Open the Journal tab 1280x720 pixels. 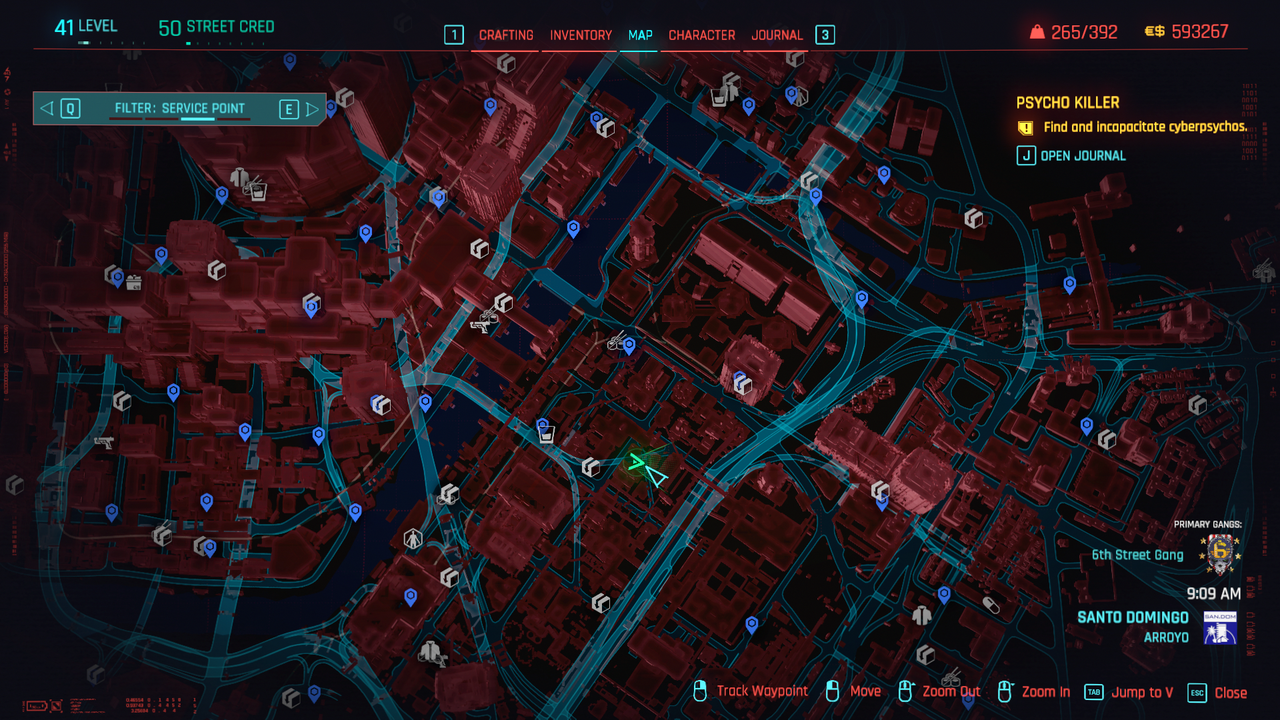[x=777, y=35]
